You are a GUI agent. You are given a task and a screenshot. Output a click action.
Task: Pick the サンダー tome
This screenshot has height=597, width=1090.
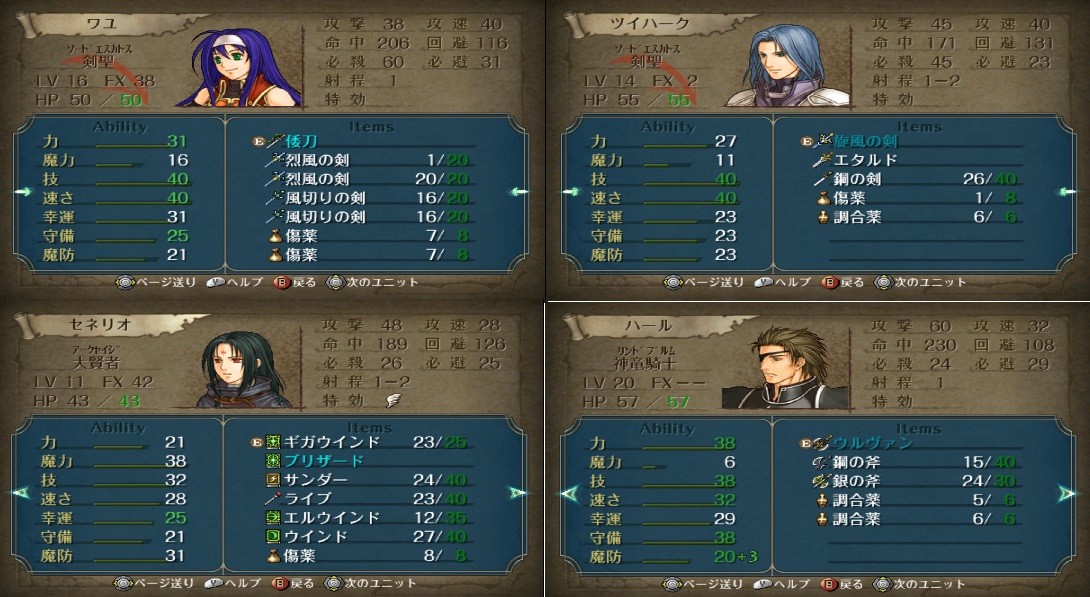pyautogui.click(x=318, y=480)
